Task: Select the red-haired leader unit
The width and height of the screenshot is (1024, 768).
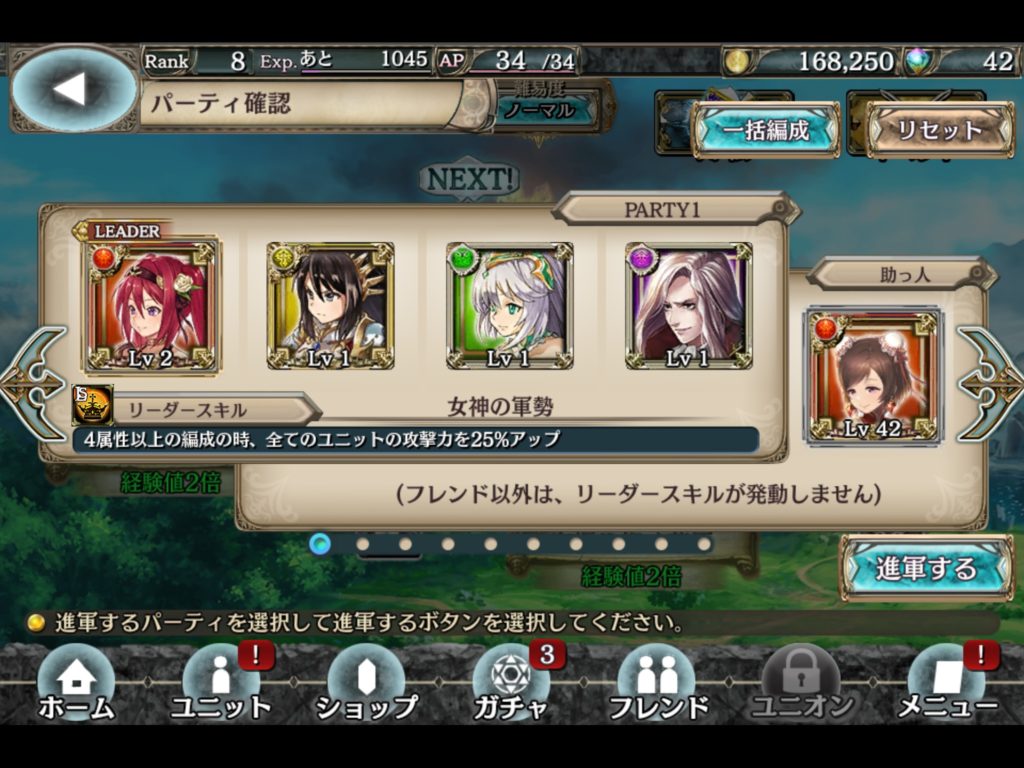Action: (x=152, y=306)
